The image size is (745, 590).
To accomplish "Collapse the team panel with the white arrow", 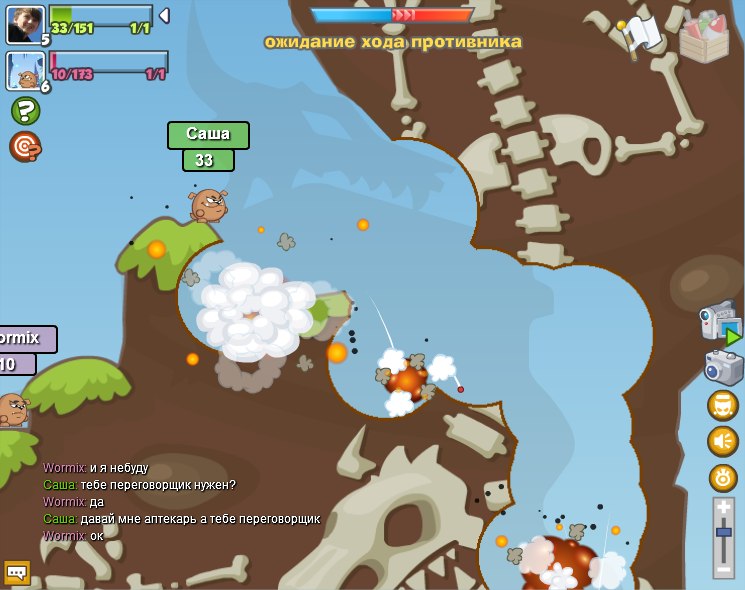I will (x=164, y=16).
